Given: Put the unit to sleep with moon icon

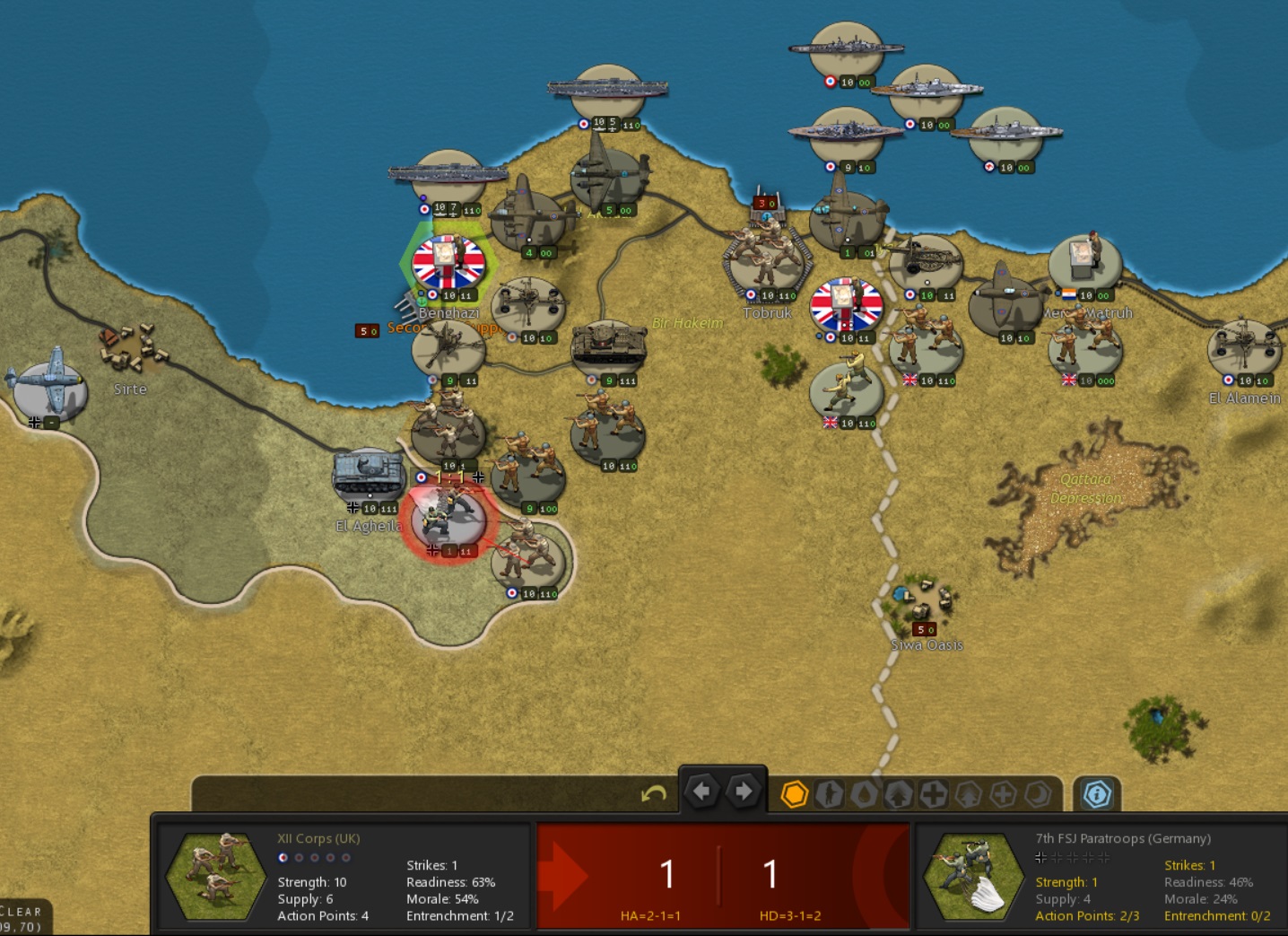Looking at the screenshot, I should [x=1038, y=794].
